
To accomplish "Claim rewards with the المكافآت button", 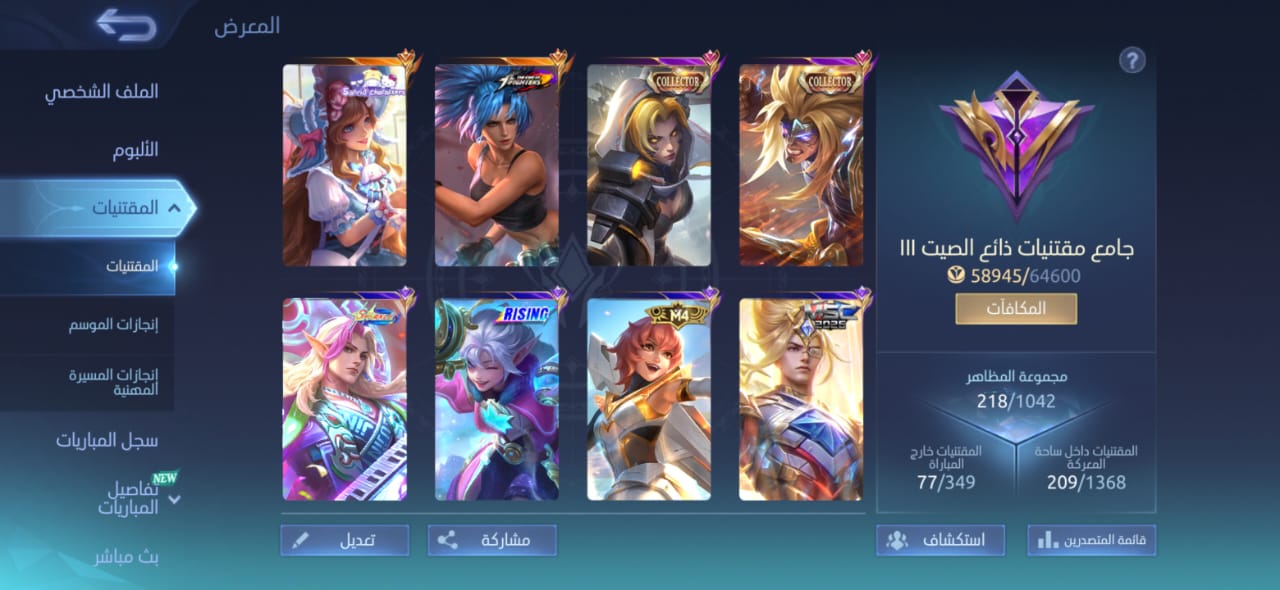I will click(x=1016, y=308).
